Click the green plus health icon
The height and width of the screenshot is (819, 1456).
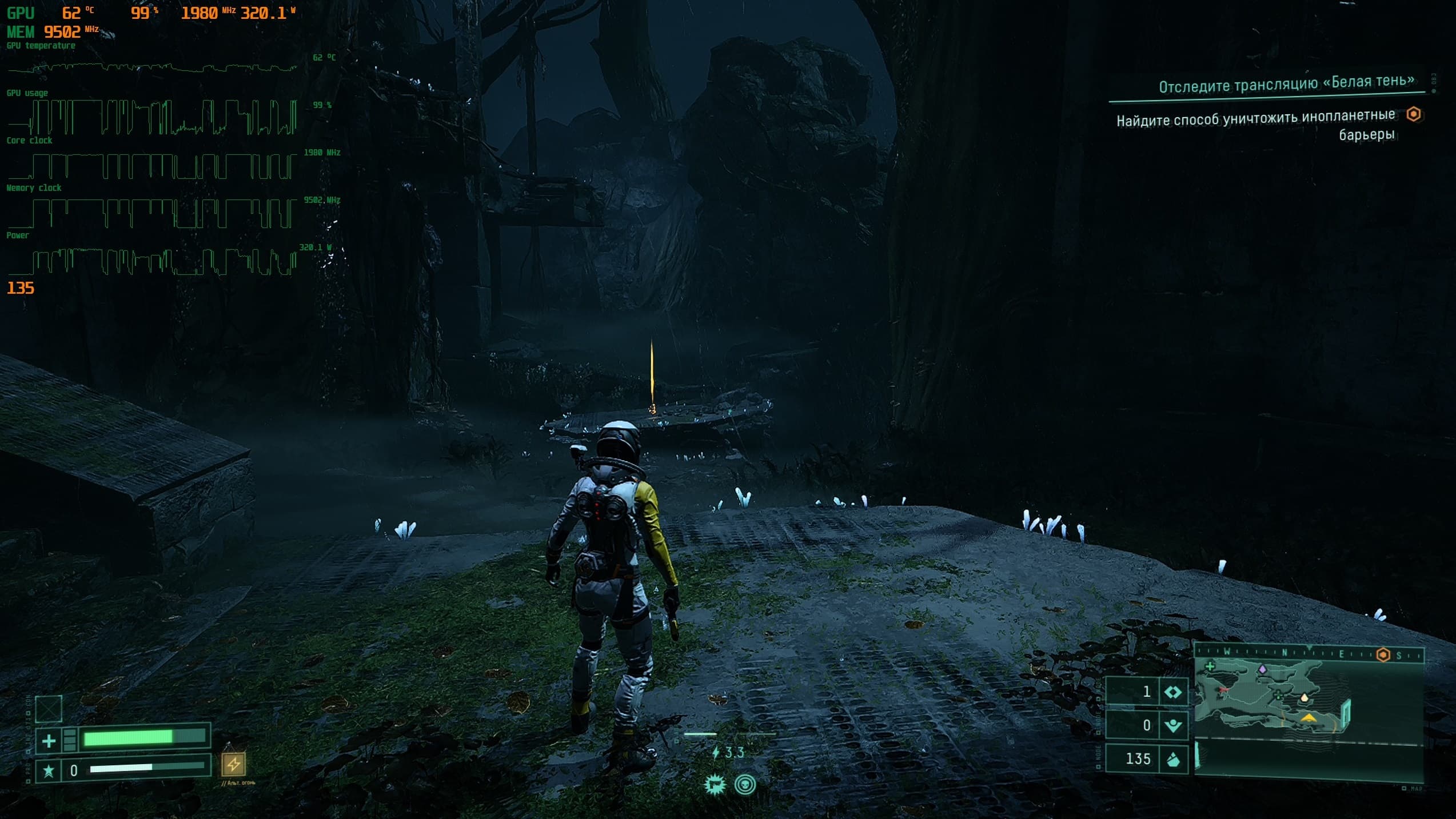coord(49,741)
